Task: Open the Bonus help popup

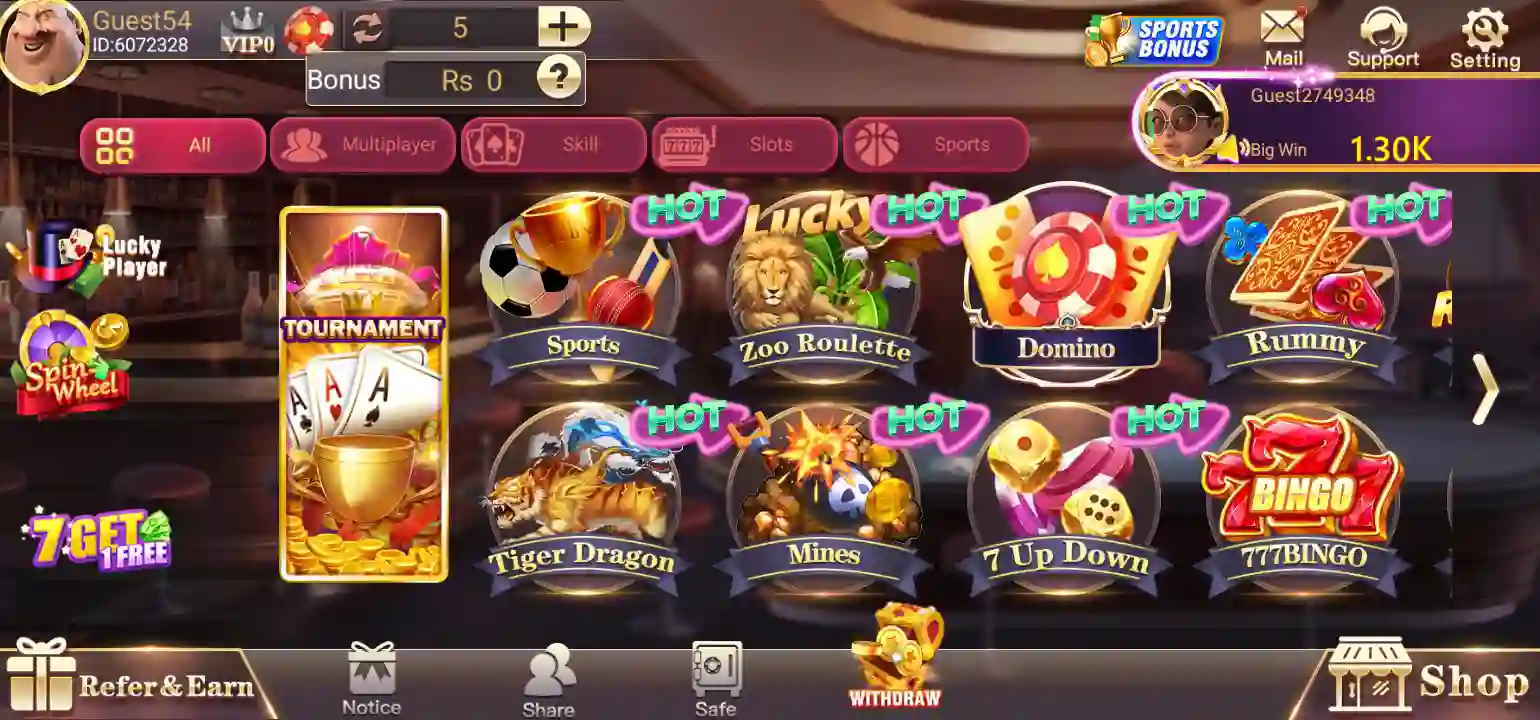Action: tap(558, 80)
